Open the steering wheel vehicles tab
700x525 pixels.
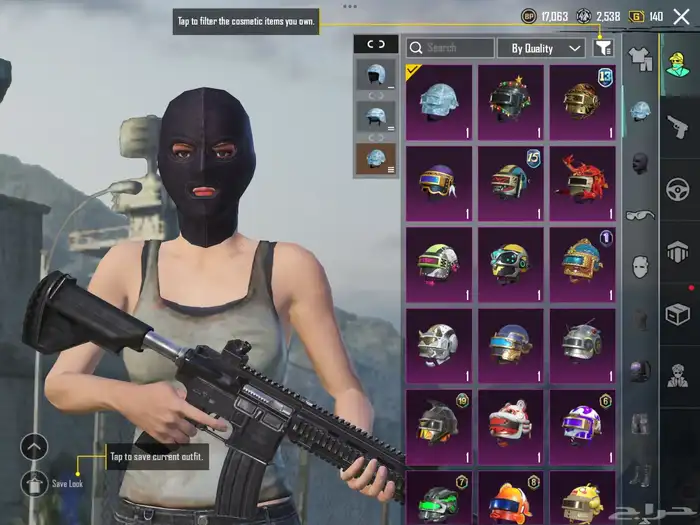point(679,187)
